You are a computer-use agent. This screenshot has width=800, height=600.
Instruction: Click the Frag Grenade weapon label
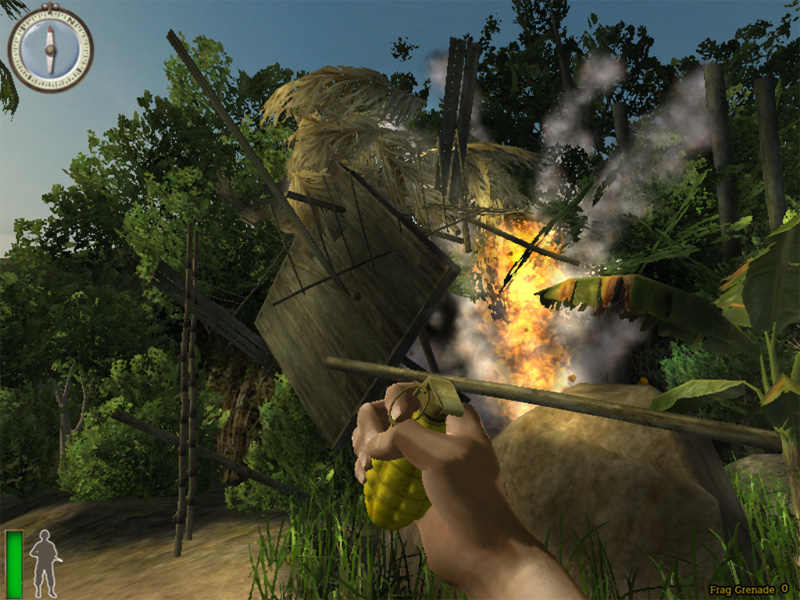coord(740,589)
